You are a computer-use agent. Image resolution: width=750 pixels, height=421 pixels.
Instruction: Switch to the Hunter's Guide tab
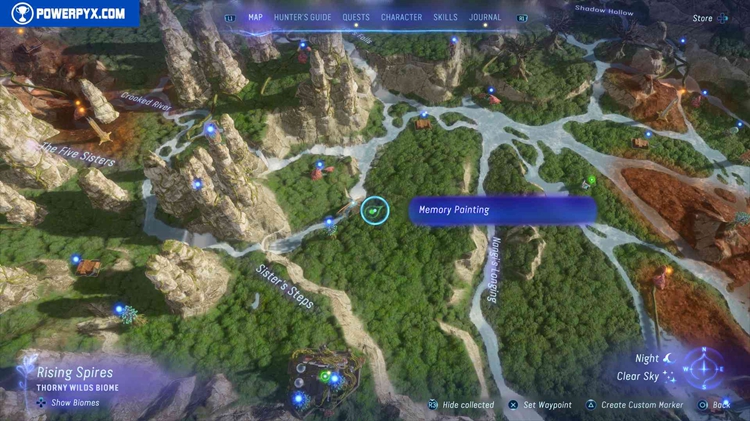point(302,17)
